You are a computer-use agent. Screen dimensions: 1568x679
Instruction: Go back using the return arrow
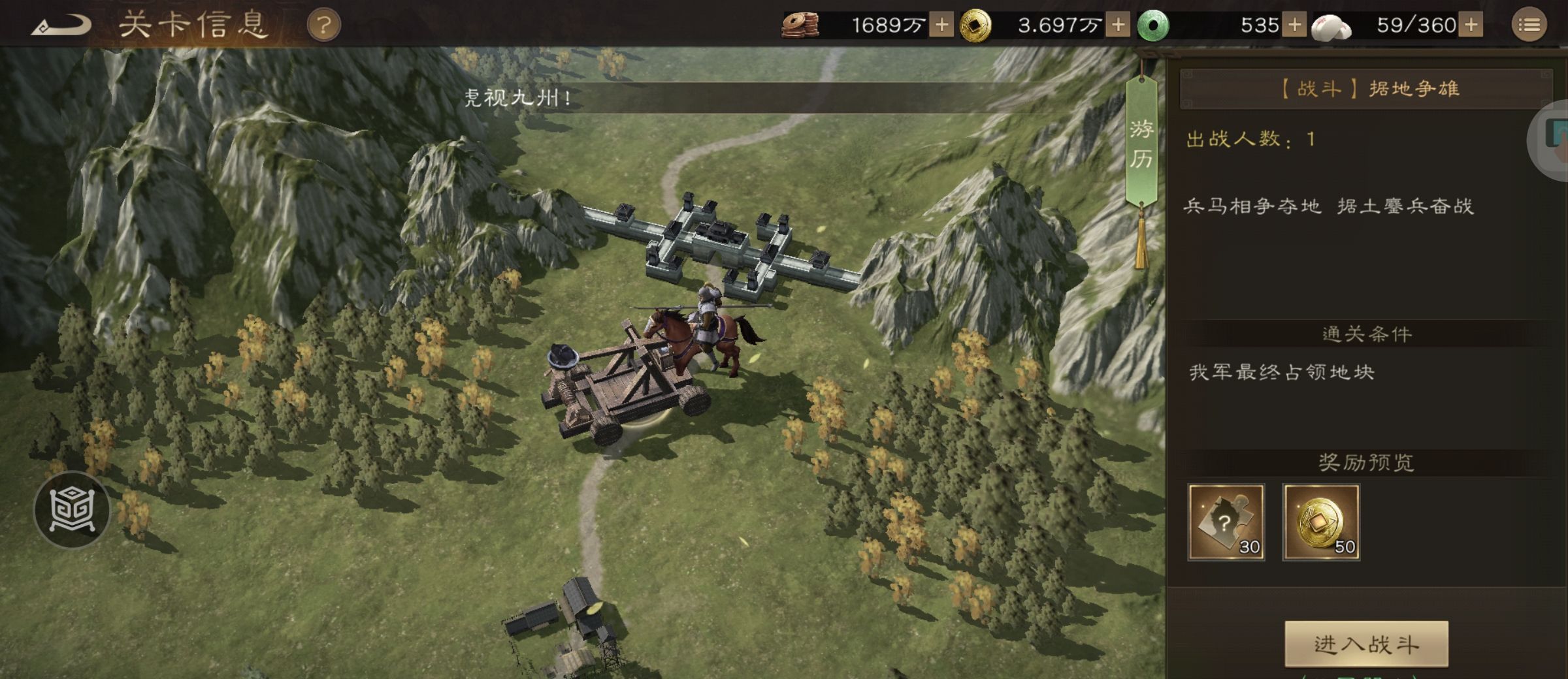coord(61,26)
